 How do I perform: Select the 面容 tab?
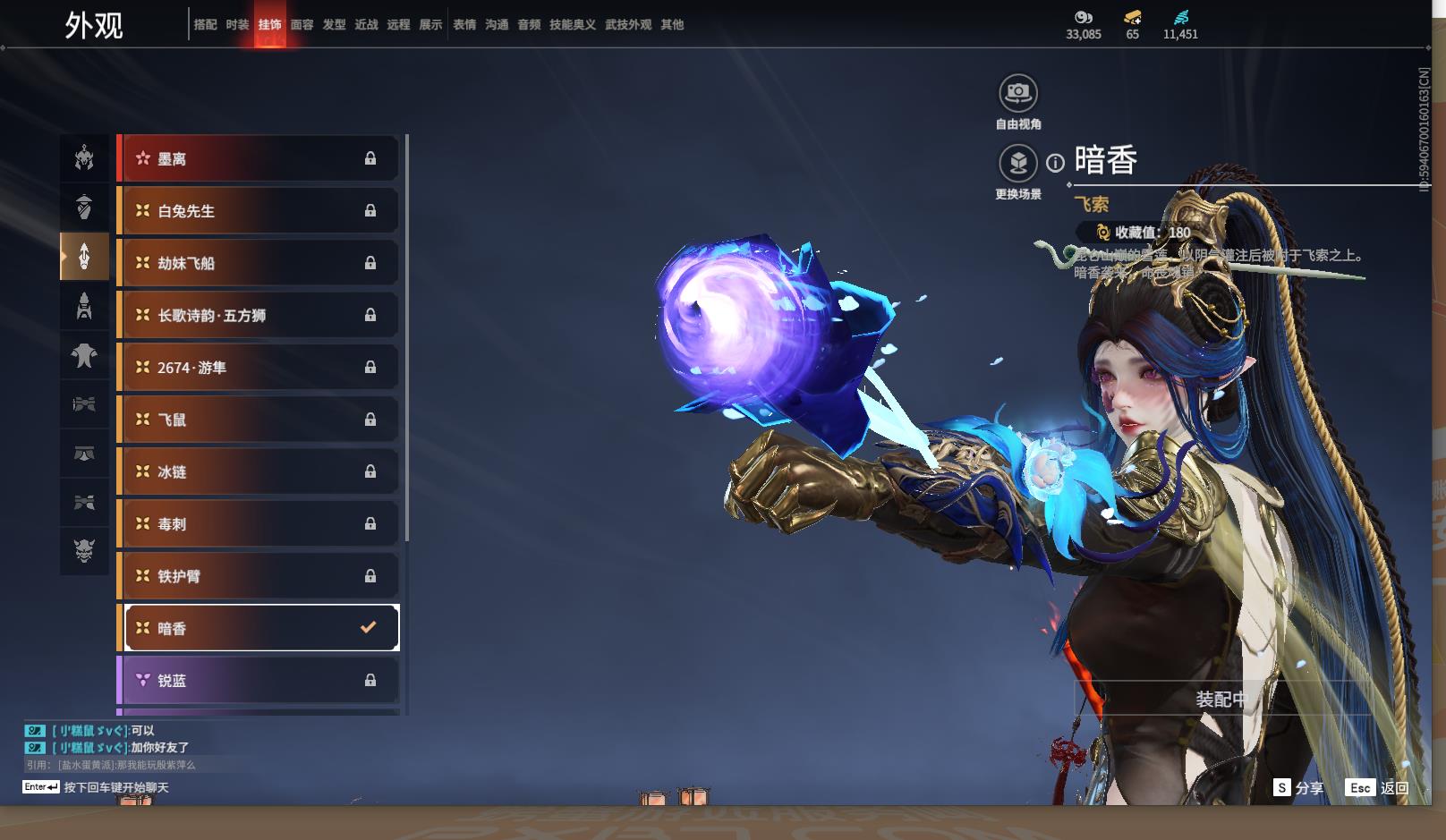pyautogui.click(x=302, y=25)
